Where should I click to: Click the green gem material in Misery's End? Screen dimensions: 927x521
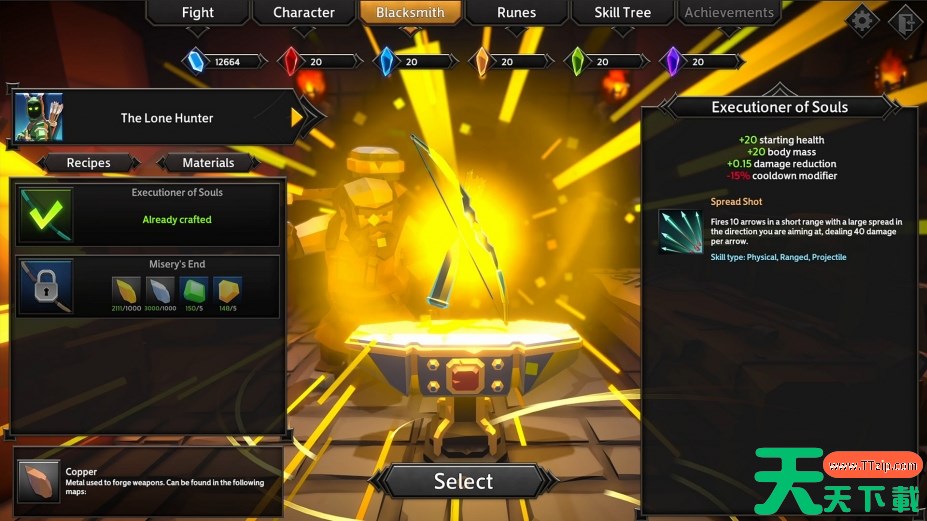click(193, 290)
